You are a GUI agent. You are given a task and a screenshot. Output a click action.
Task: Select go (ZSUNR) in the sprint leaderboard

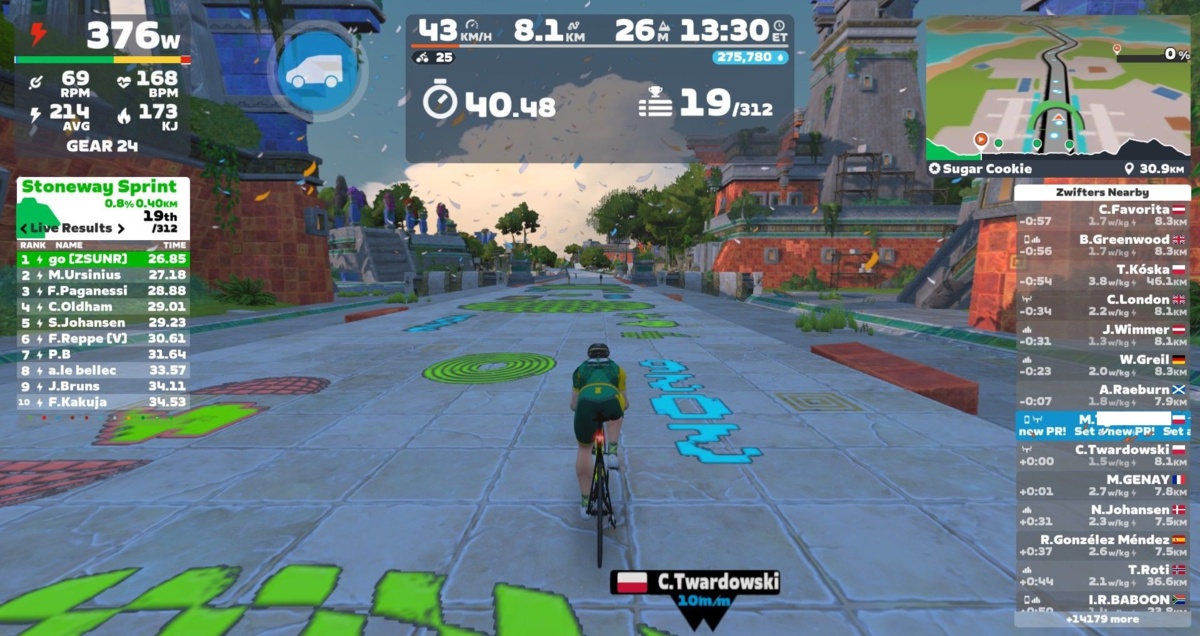103,257
